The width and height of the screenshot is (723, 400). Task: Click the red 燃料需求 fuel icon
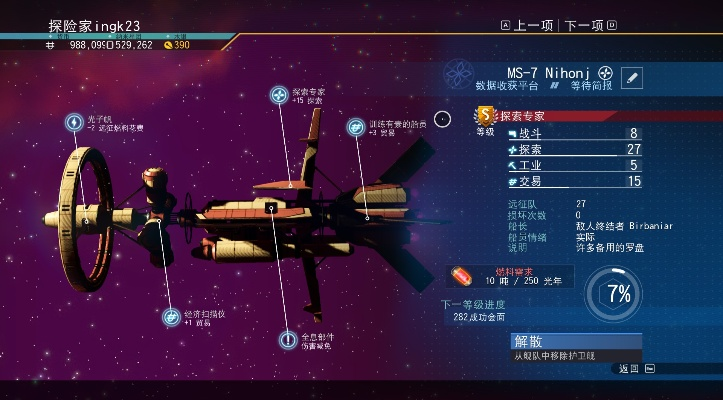(463, 275)
